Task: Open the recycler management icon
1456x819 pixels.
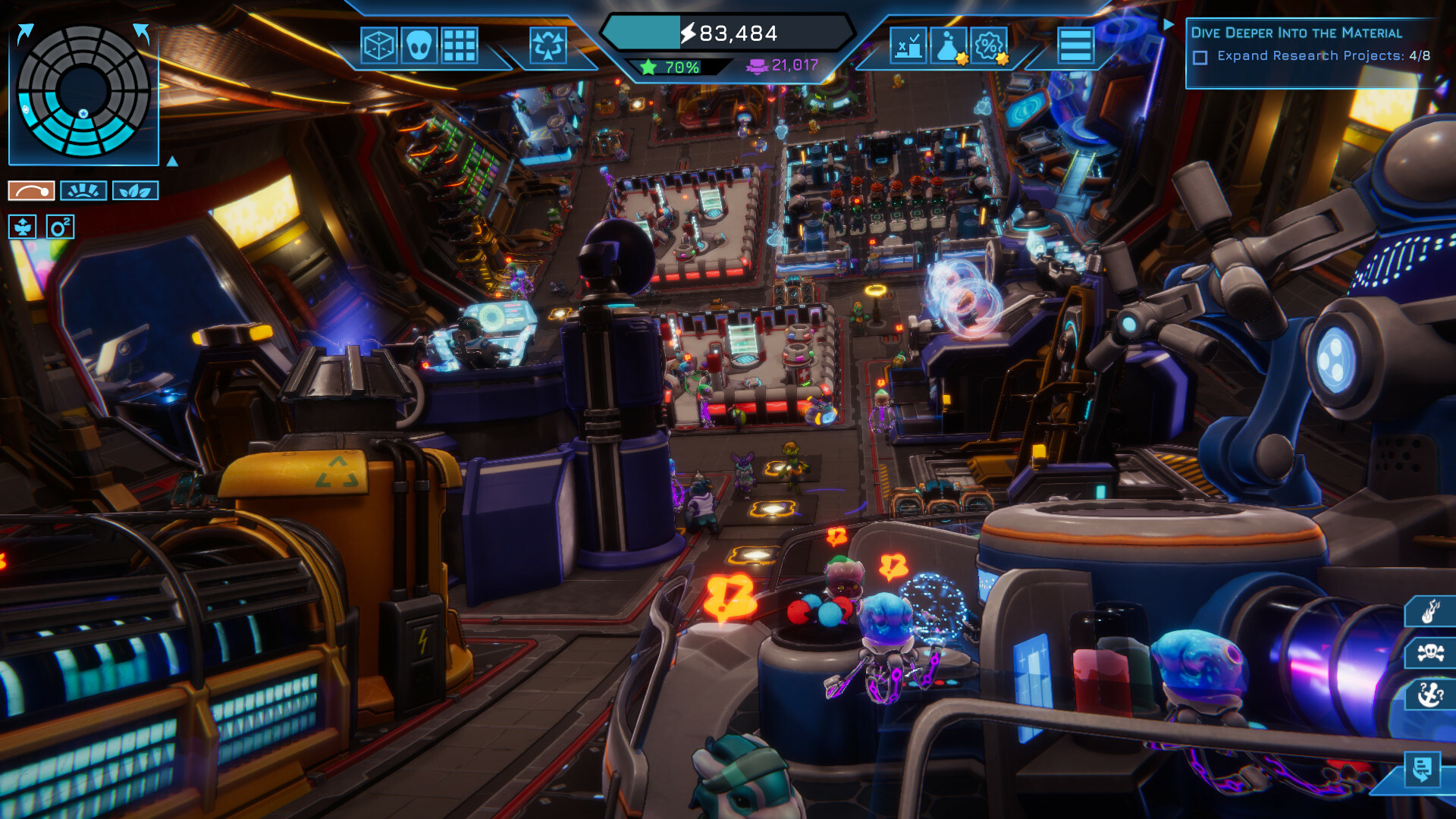Action: (549, 46)
